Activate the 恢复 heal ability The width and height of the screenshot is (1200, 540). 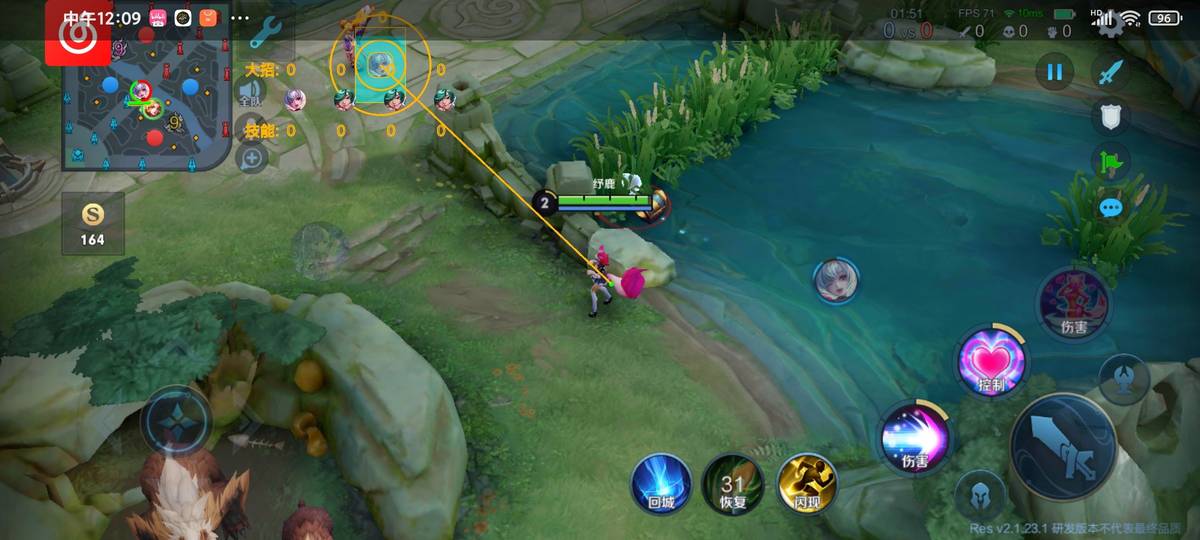(733, 483)
